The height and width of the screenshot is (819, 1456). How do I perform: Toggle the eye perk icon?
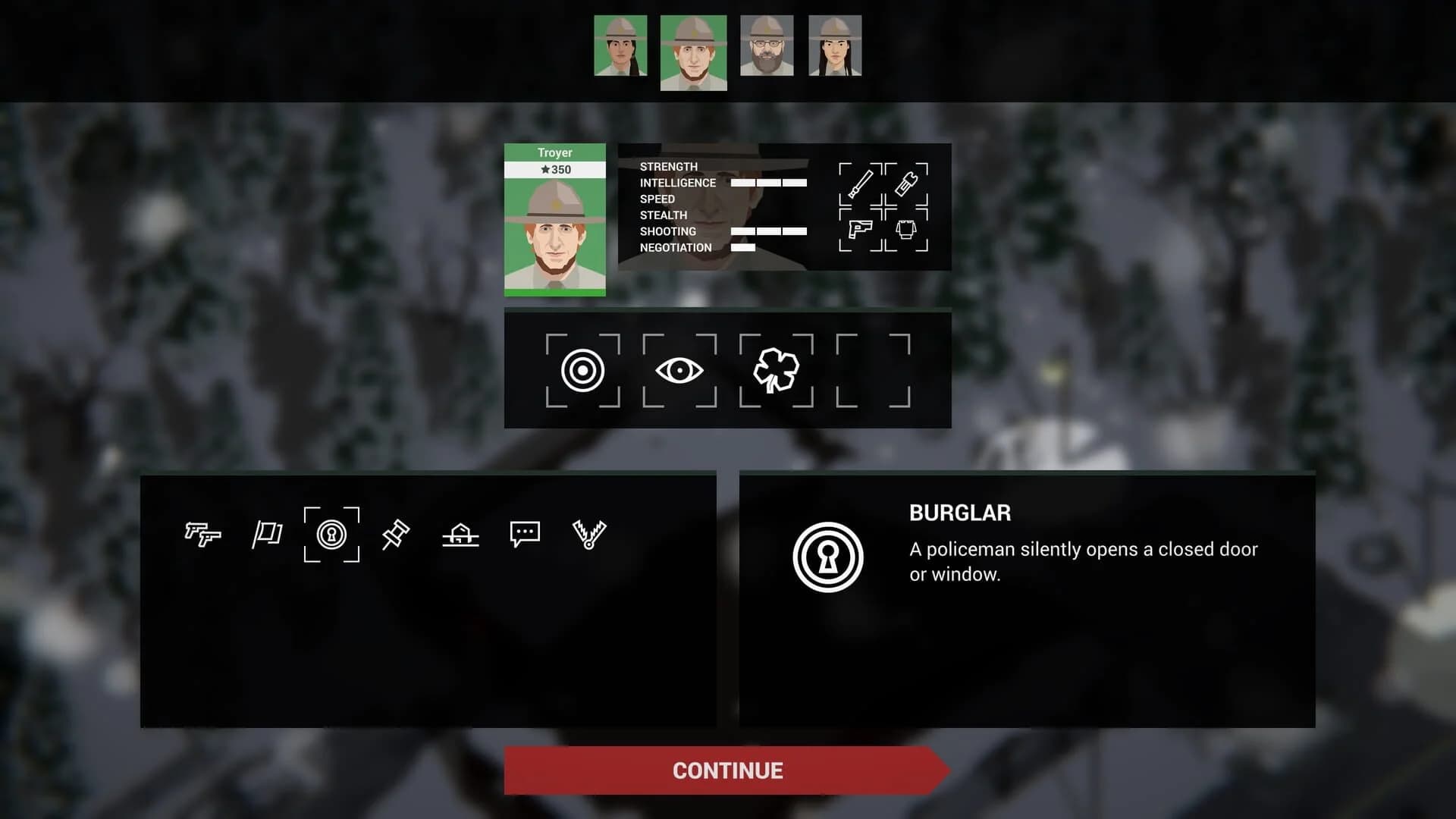click(x=680, y=372)
